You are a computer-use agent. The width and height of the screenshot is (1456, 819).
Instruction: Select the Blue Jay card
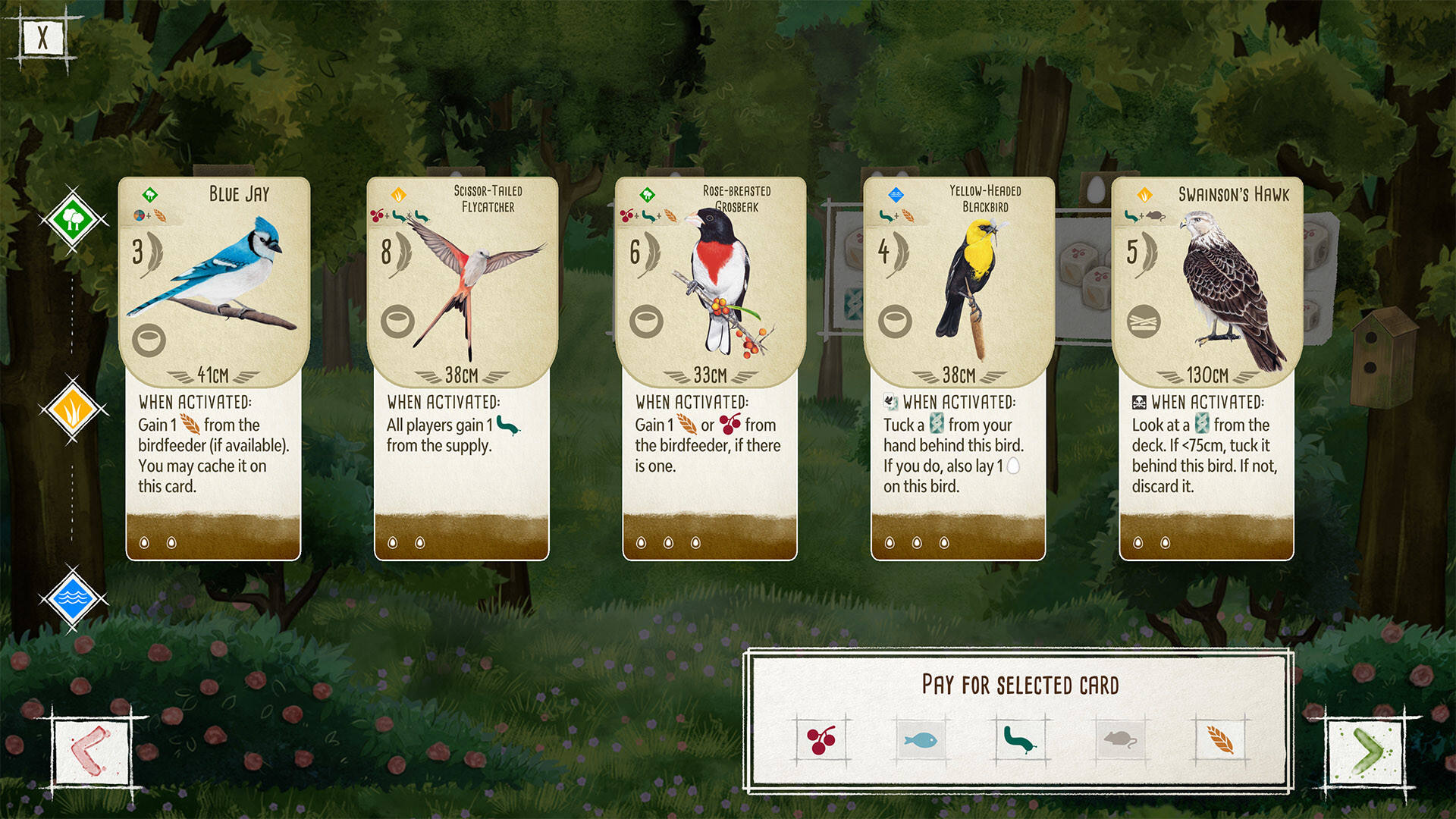tap(213, 369)
